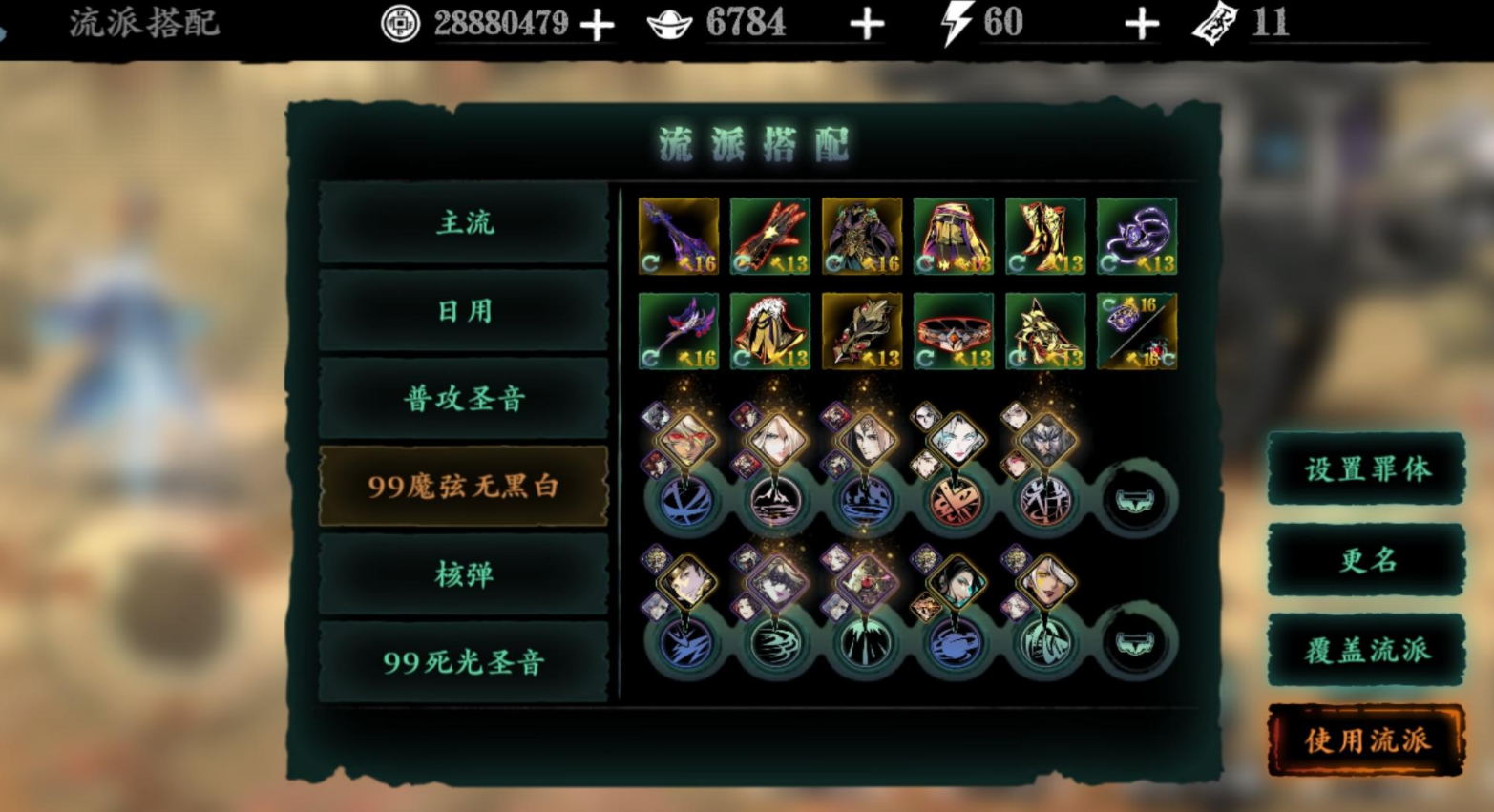Inspect the boots equipment icon in the first row
1494x812 pixels.
point(1045,237)
